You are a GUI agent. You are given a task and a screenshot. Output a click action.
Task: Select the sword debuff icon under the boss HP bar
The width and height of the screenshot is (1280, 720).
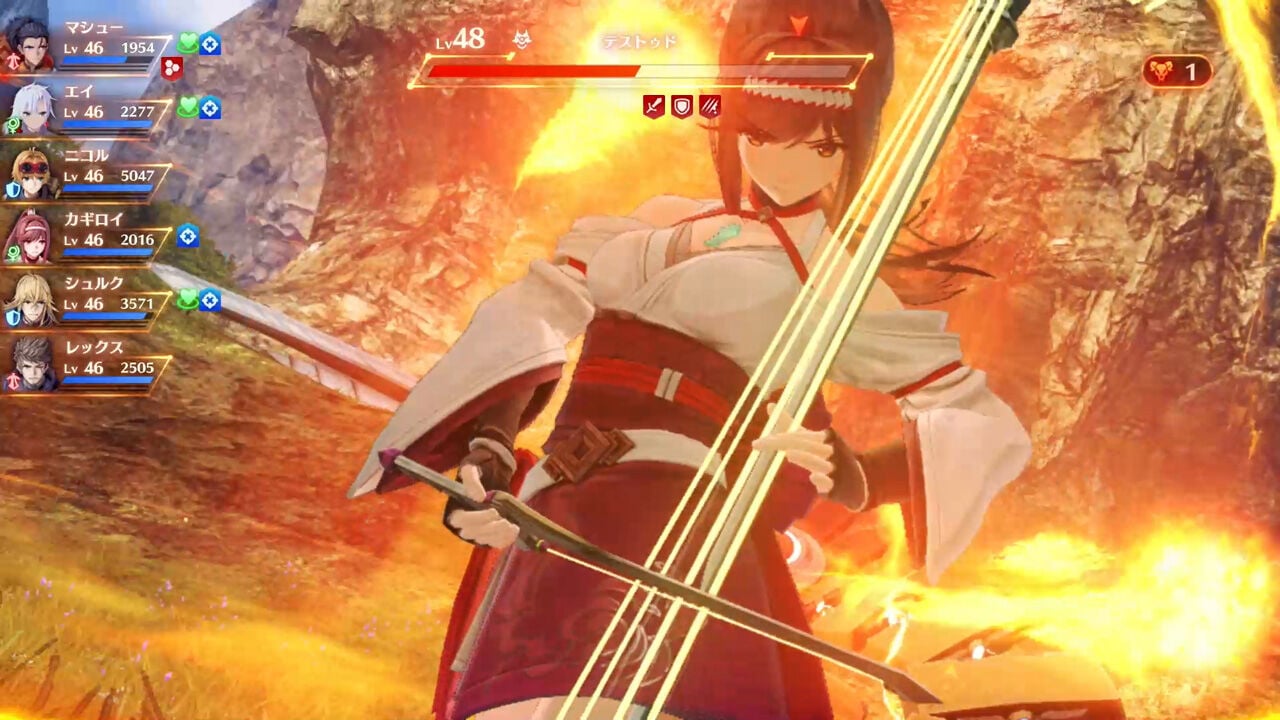[x=653, y=105]
